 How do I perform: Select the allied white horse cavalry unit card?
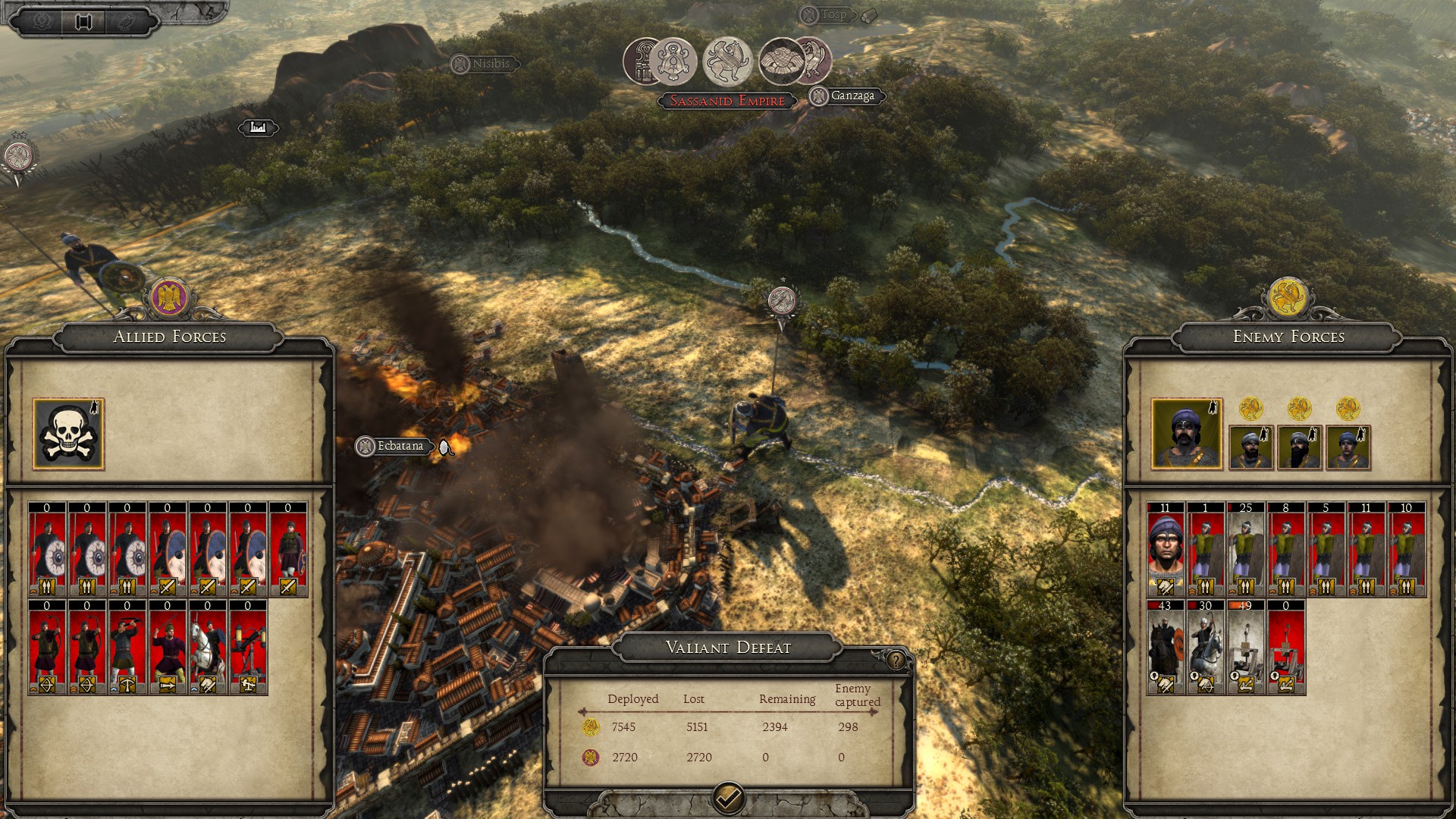207,647
